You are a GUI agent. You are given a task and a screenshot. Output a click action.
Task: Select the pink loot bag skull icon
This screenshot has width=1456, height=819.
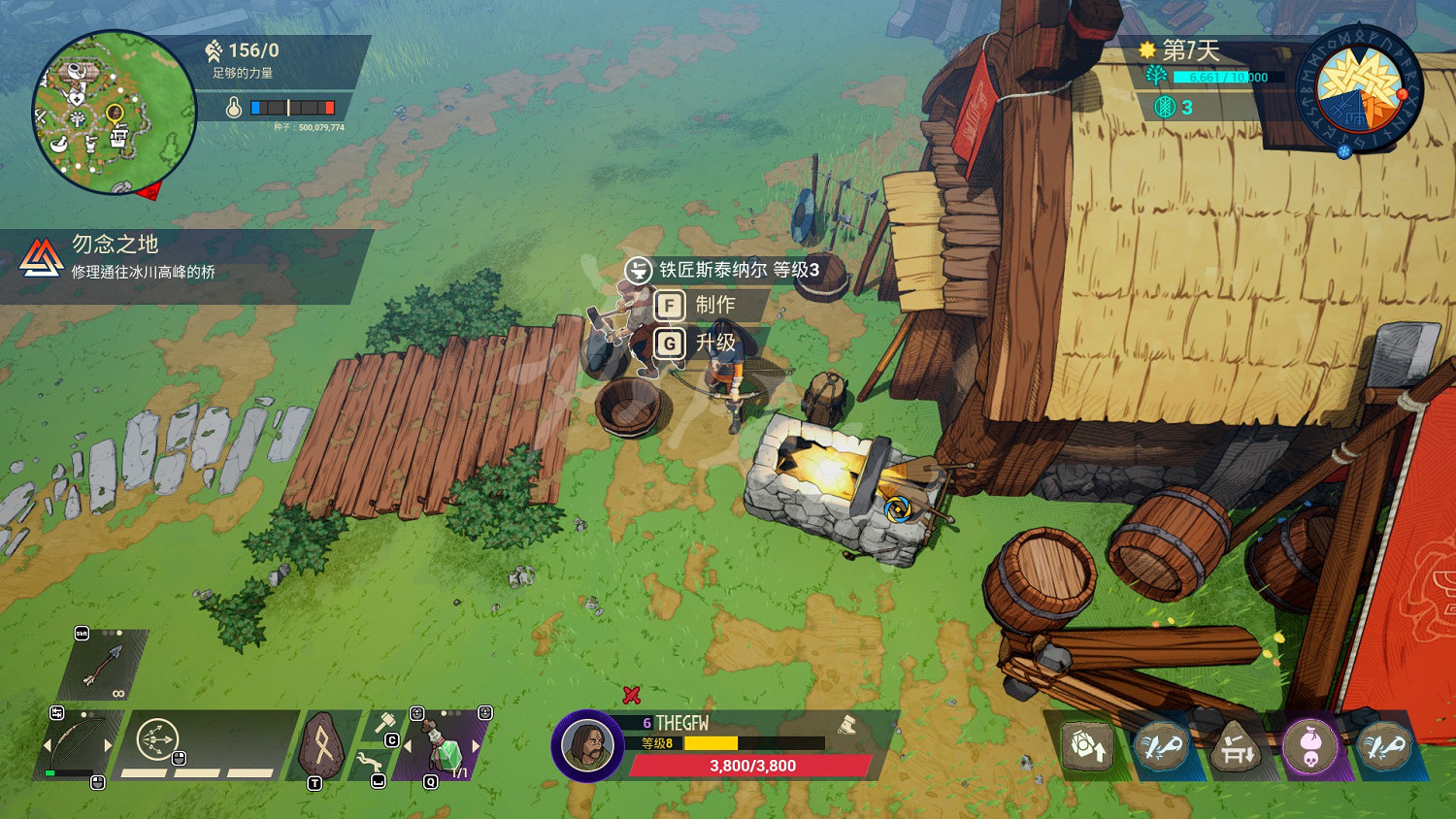tap(1309, 746)
